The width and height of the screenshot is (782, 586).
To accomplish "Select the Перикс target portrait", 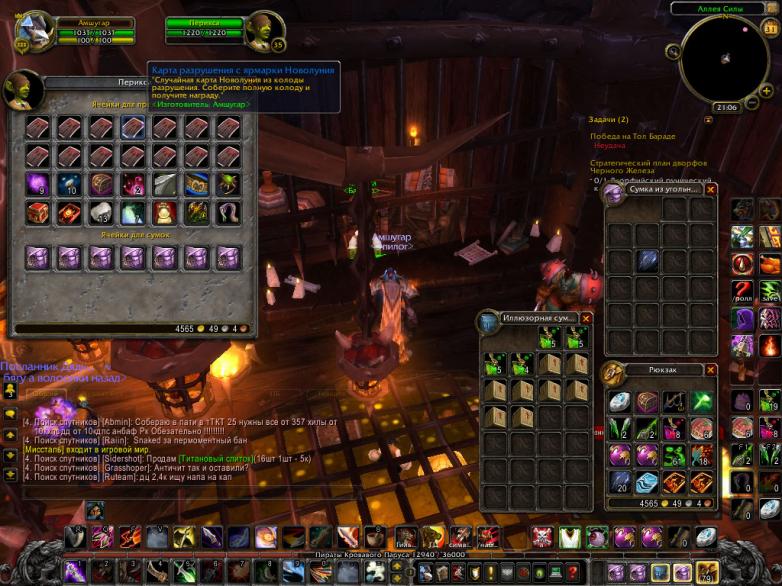I will tap(264, 31).
